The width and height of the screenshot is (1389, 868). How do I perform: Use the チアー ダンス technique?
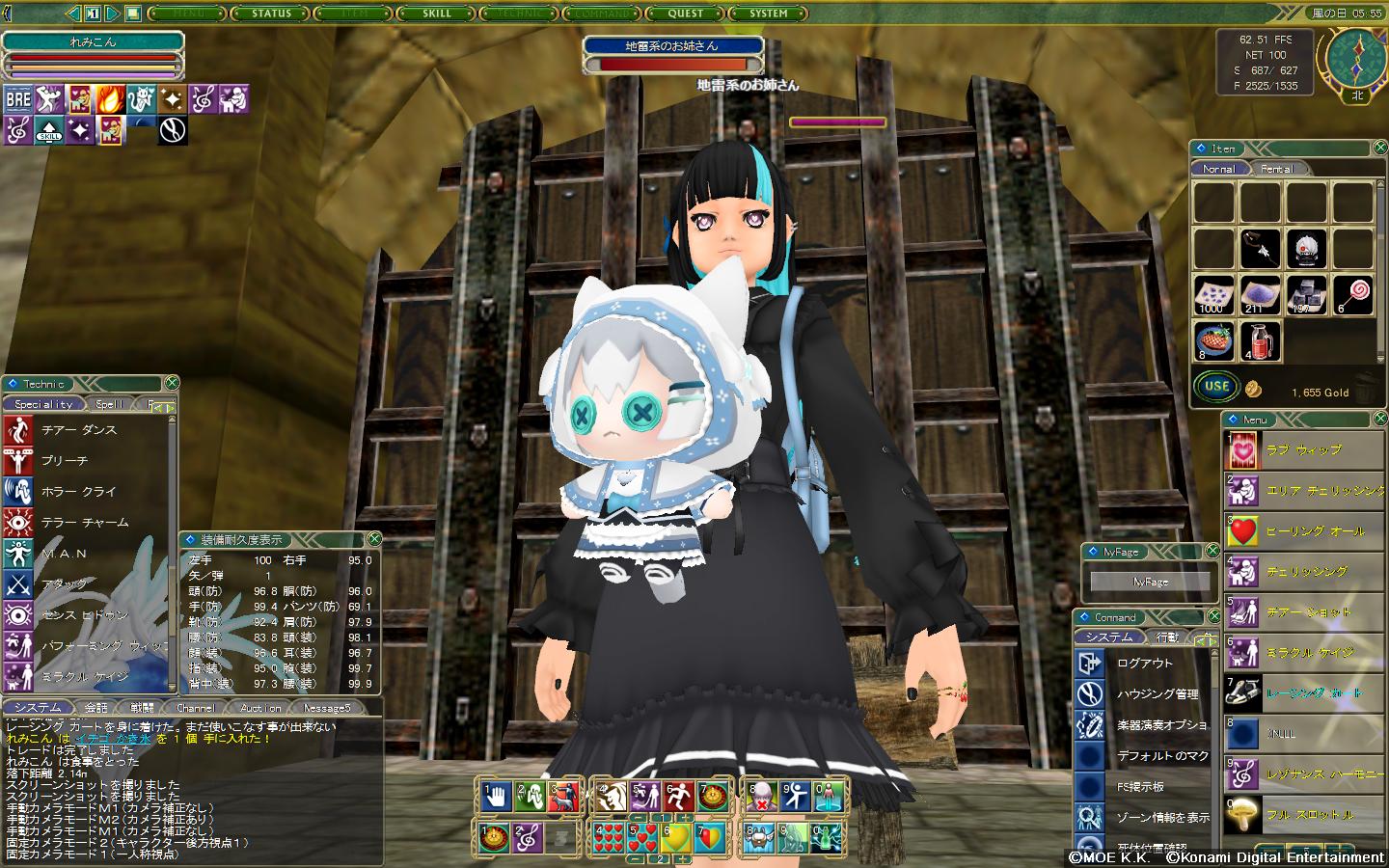tap(79, 430)
